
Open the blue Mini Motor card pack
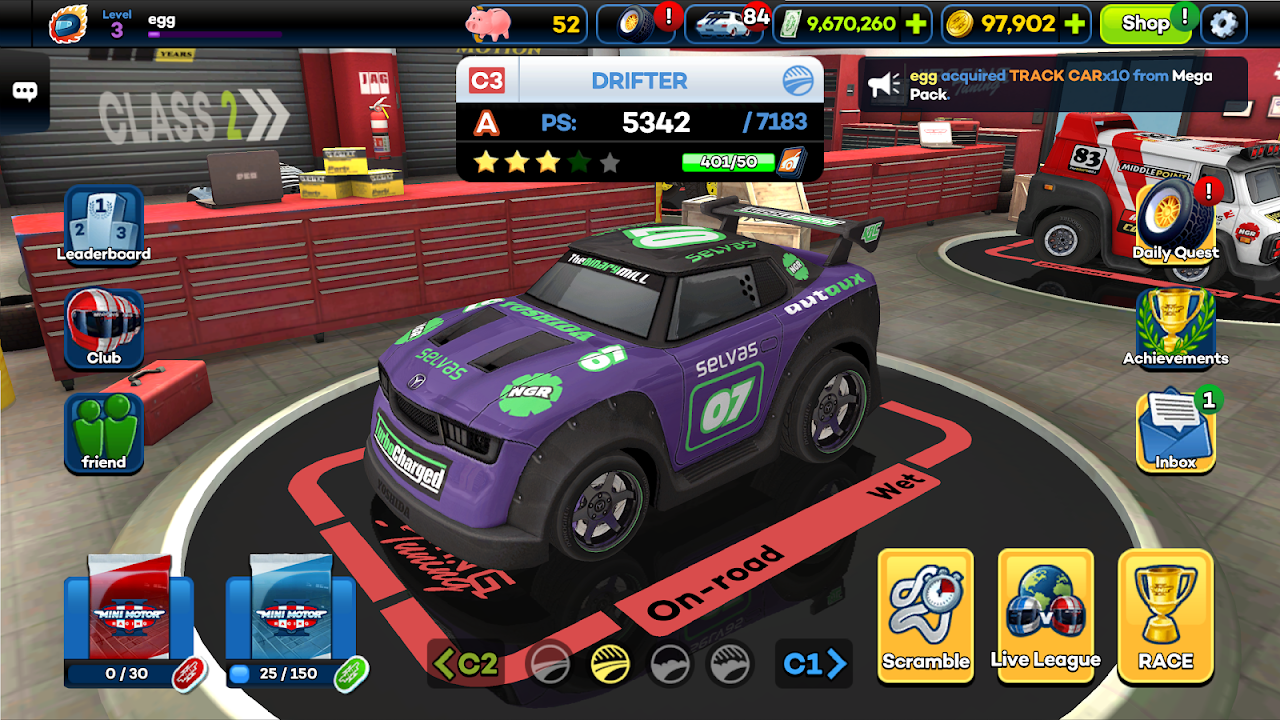(x=288, y=615)
